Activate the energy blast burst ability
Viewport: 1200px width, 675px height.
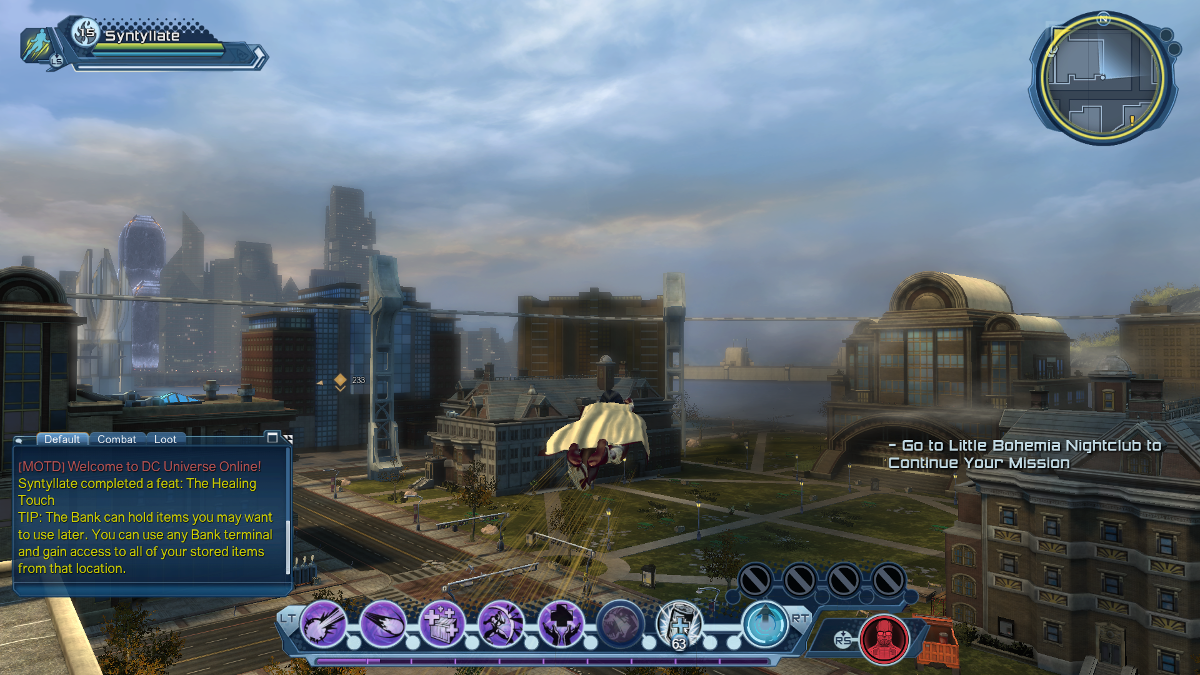tap(324, 623)
